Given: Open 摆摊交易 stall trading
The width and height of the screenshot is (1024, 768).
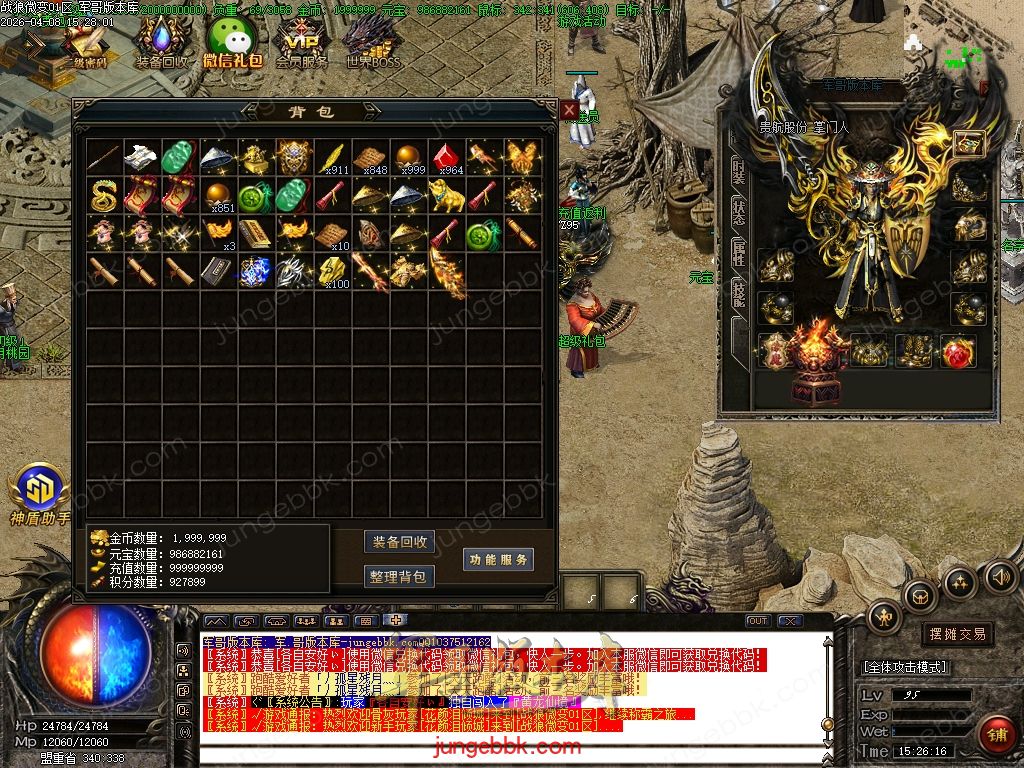Looking at the screenshot, I should click(957, 634).
